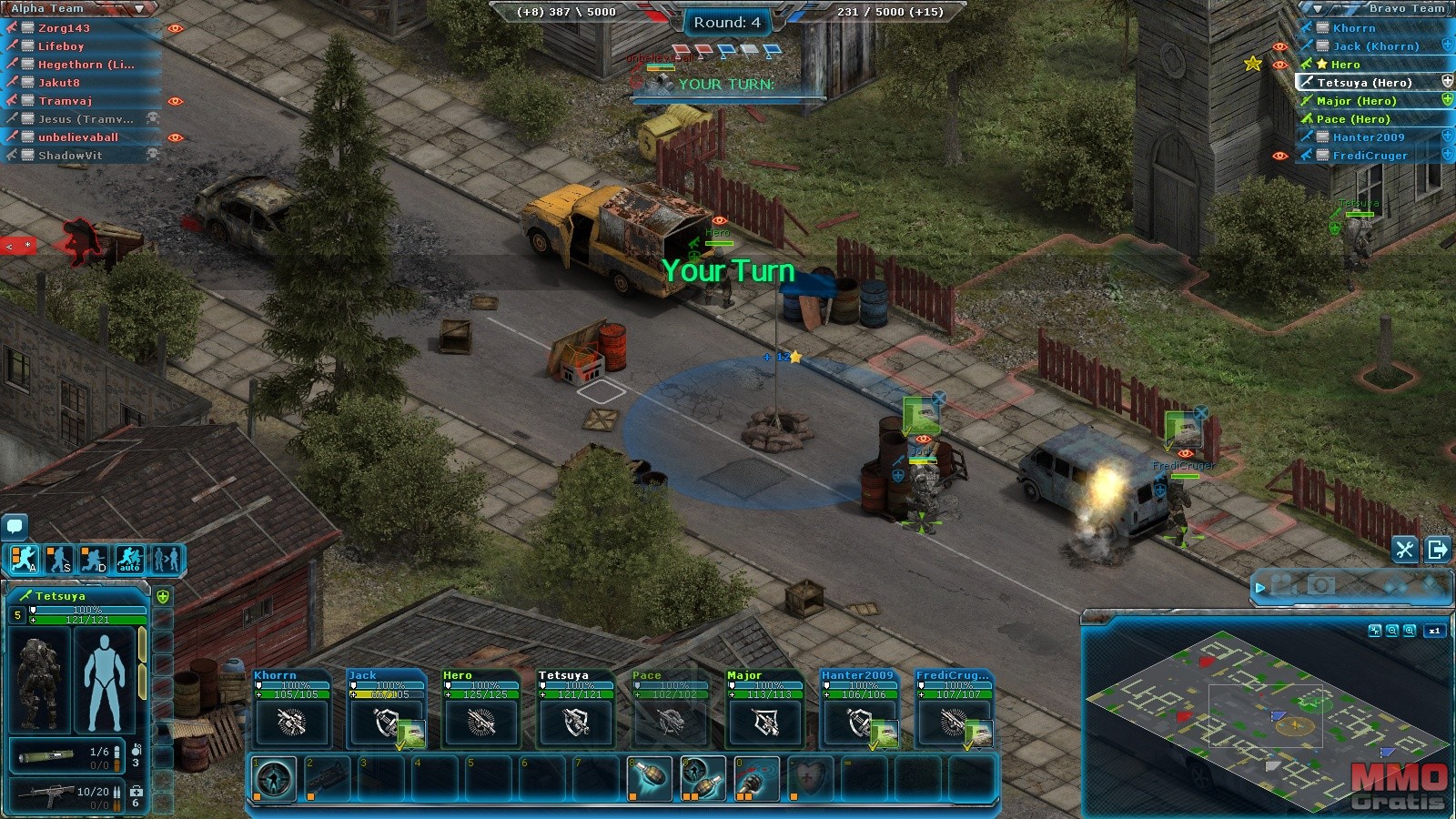This screenshot has width=1456, height=819.
Task: Click the exit match button
Action: coord(1438,549)
